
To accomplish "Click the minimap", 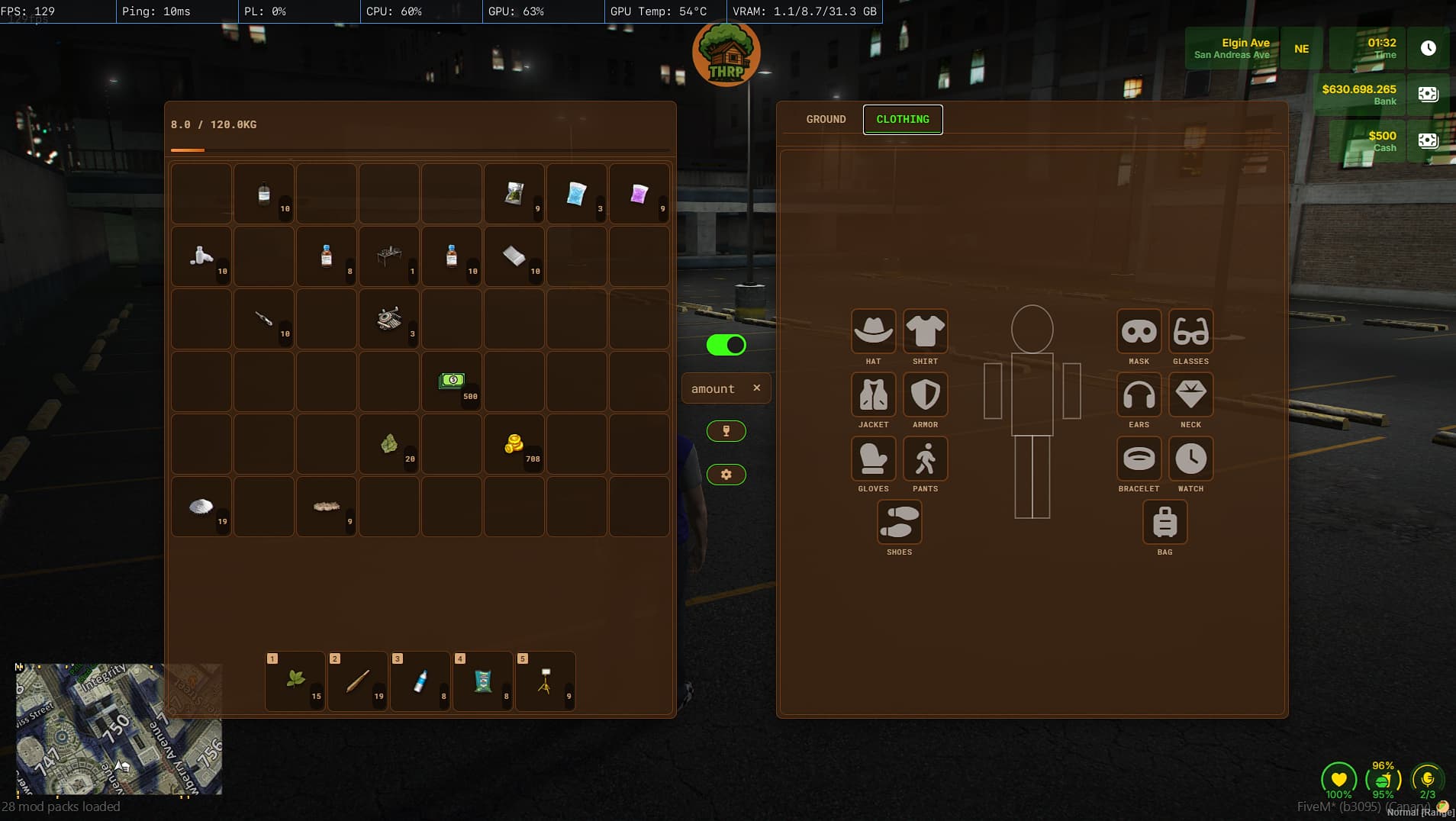I will (x=119, y=729).
